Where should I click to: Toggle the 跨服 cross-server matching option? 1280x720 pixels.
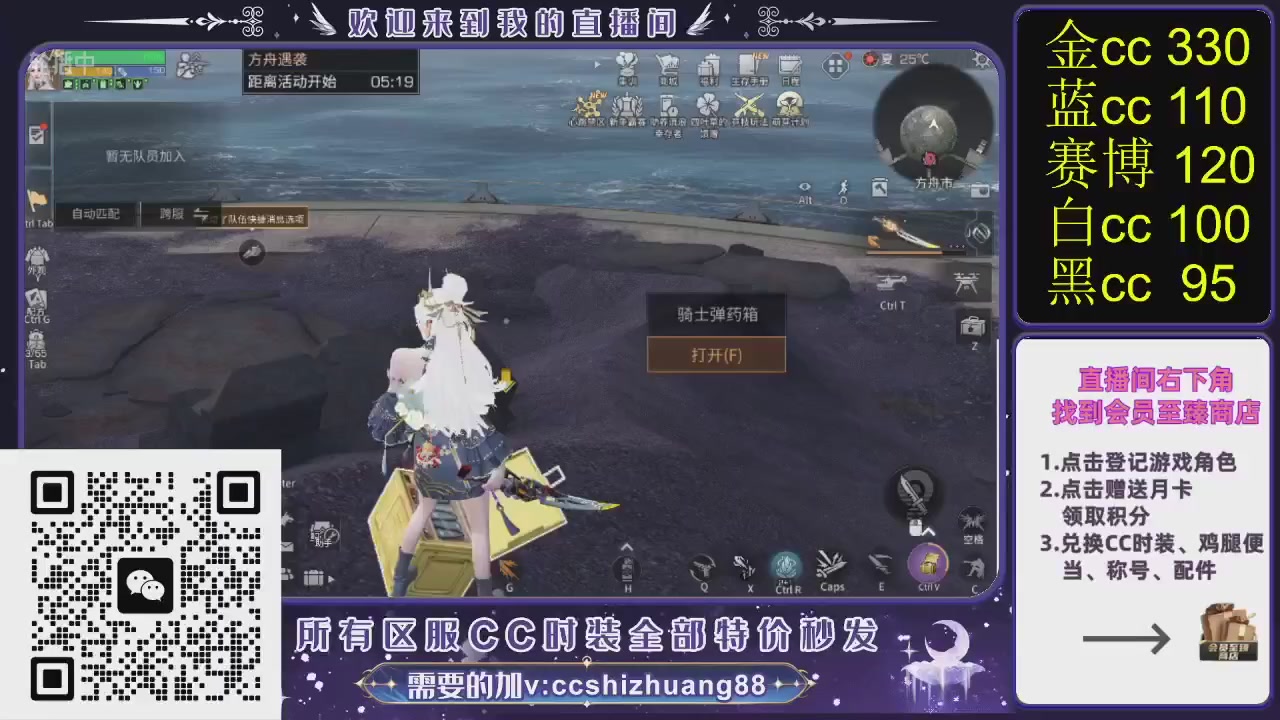171,214
